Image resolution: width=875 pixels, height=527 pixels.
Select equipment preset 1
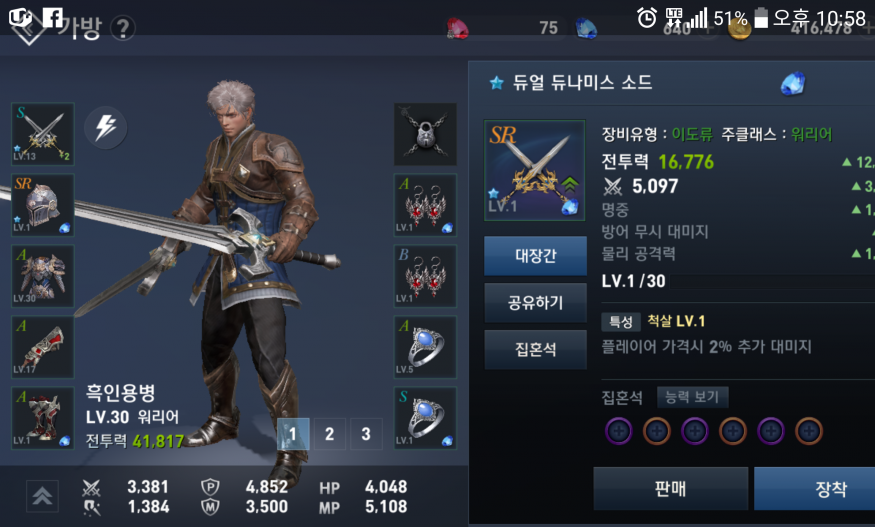(292, 434)
